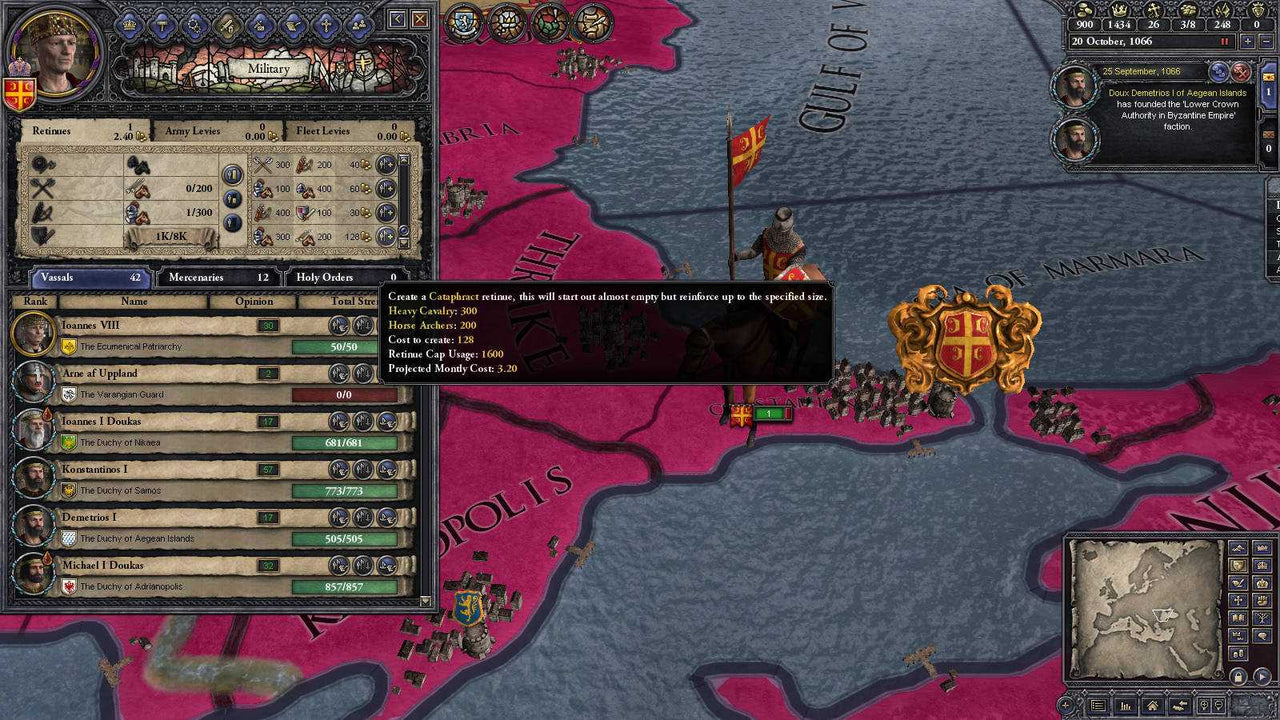
Task: Activate the religion cross map mode
Action: coord(1238,600)
